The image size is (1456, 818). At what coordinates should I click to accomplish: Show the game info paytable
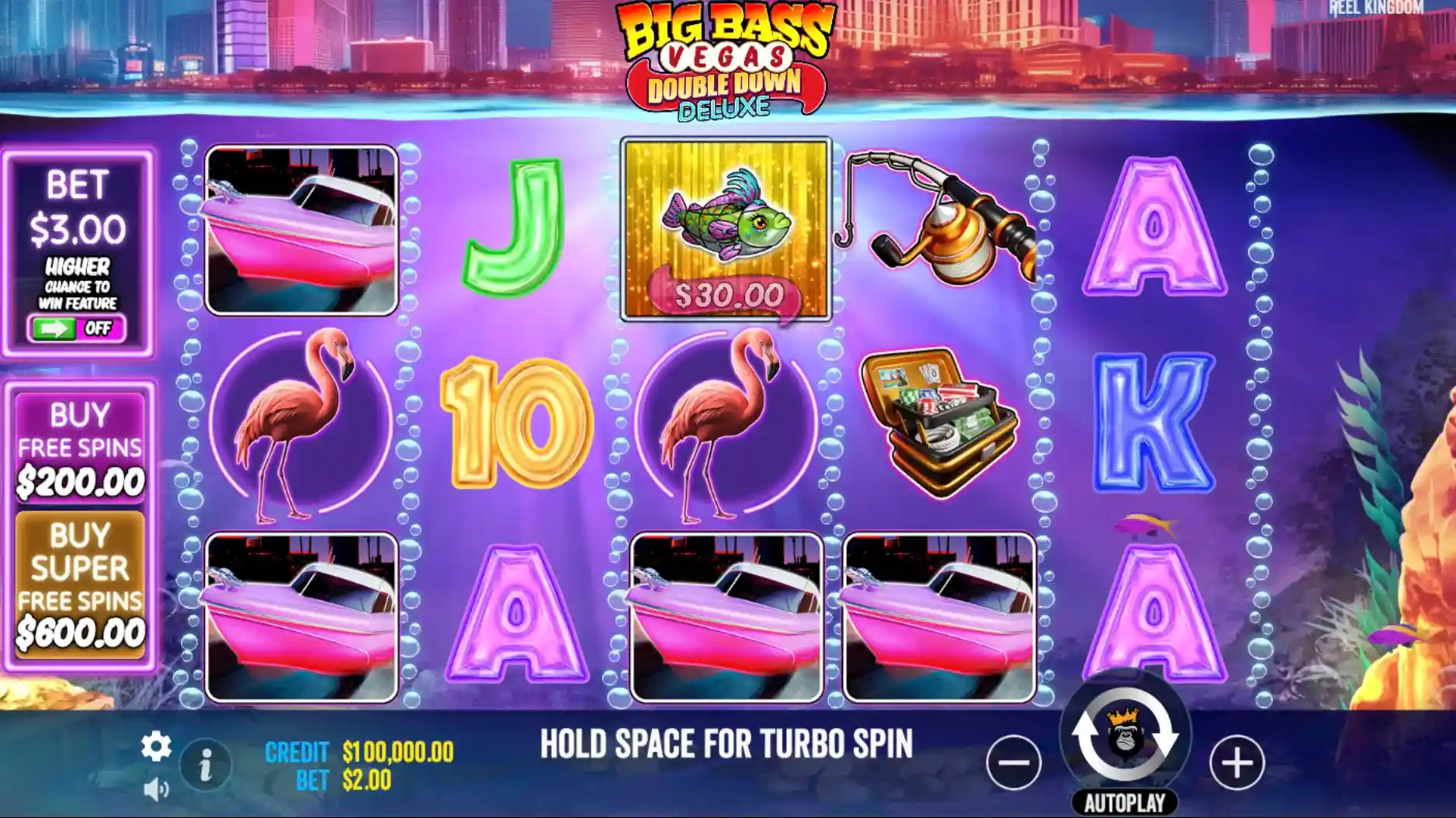[206, 766]
